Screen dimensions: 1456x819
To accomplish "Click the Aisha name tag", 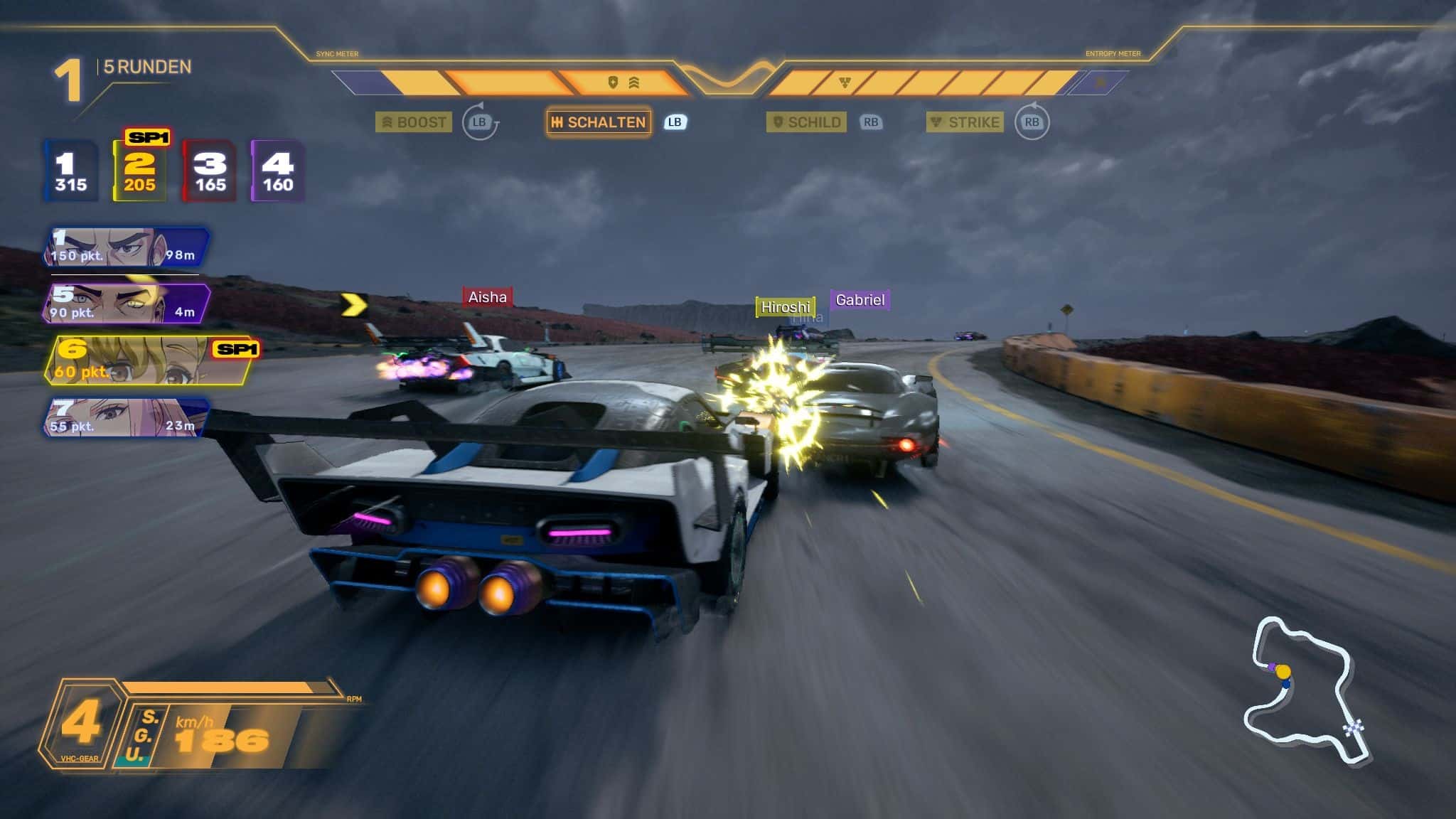I will 488,297.
